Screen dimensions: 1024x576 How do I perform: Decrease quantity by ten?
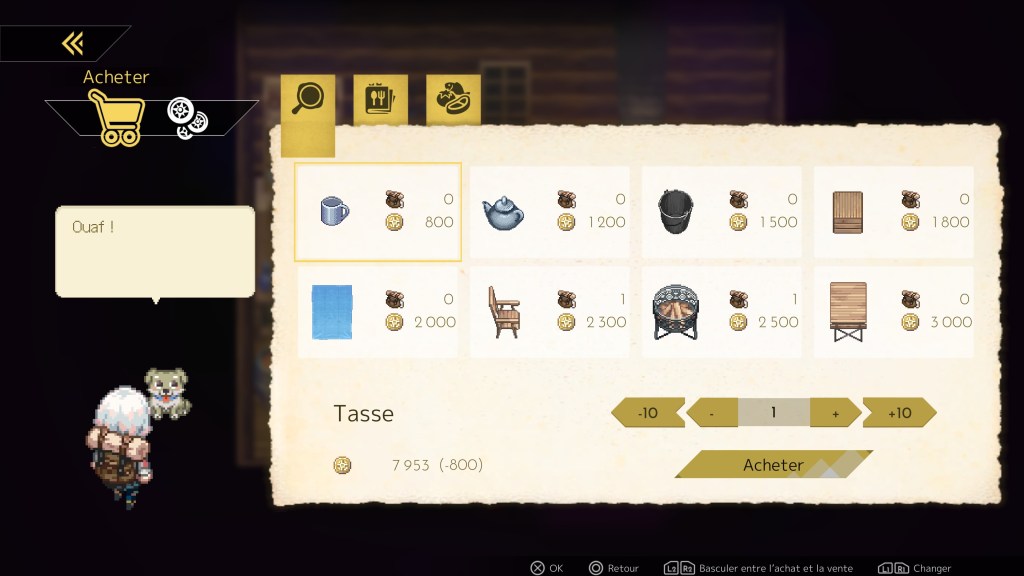tap(648, 412)
